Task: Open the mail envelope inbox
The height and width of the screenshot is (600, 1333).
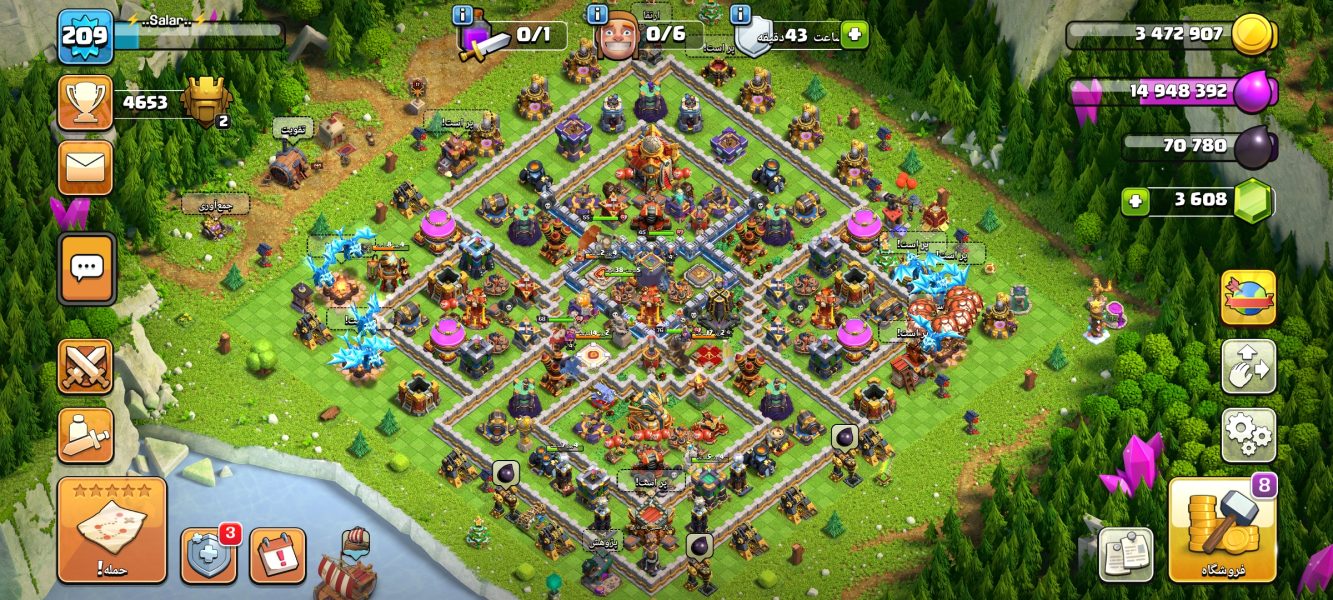Action: (85, 166)
